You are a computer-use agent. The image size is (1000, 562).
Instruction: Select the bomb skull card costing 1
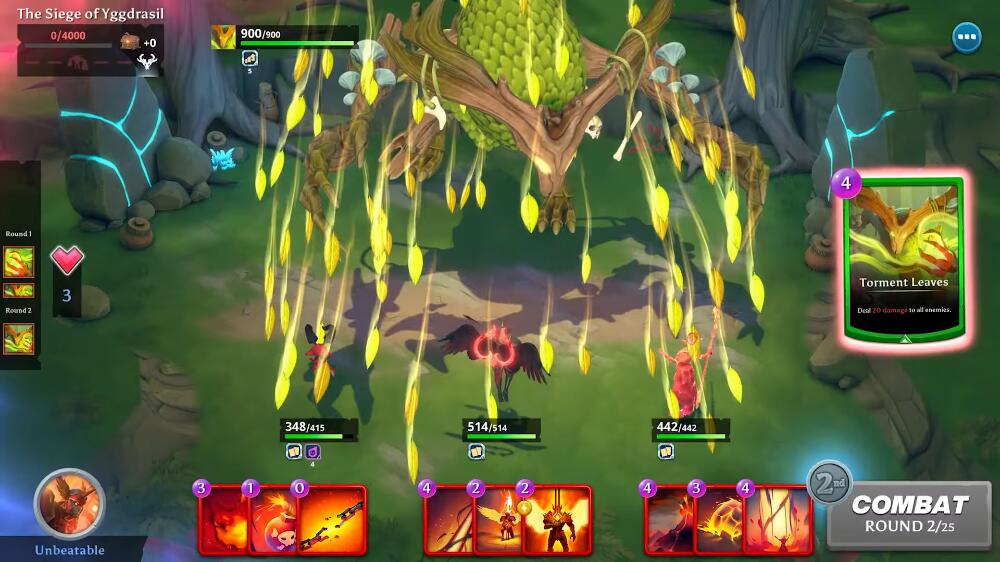[x=270, y=519]
